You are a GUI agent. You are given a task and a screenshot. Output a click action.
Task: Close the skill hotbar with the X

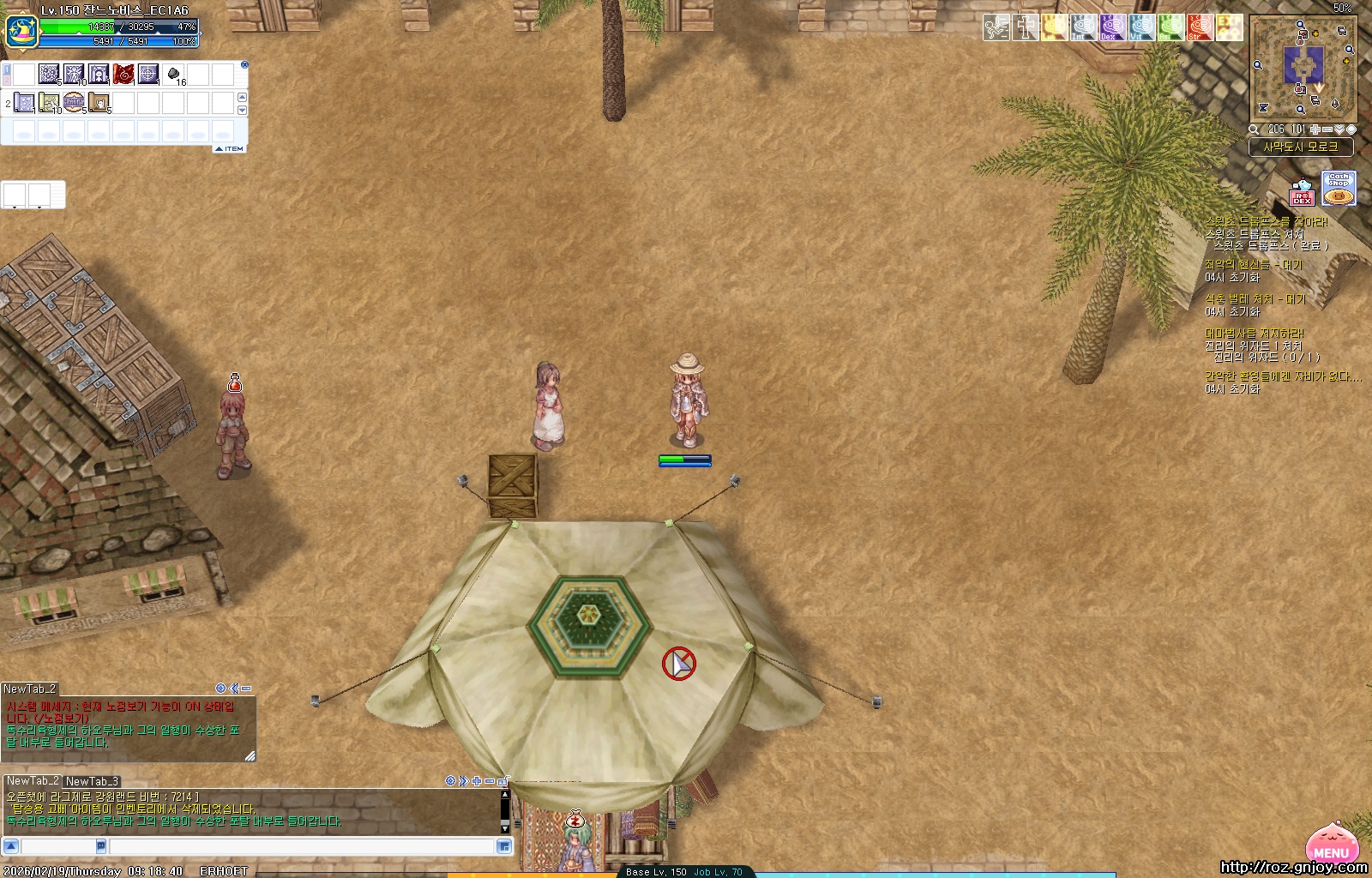coord(244,64)
